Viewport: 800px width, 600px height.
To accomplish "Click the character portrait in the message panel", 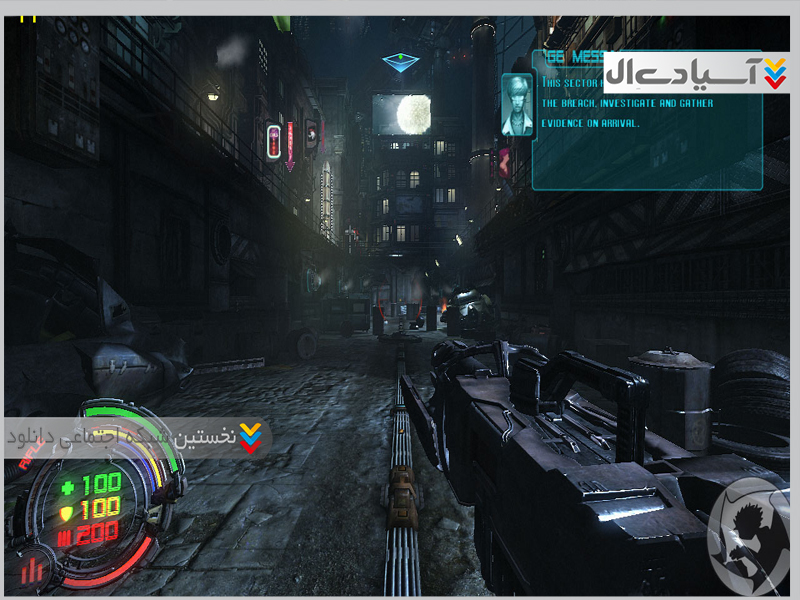I will tap(517, 103).
